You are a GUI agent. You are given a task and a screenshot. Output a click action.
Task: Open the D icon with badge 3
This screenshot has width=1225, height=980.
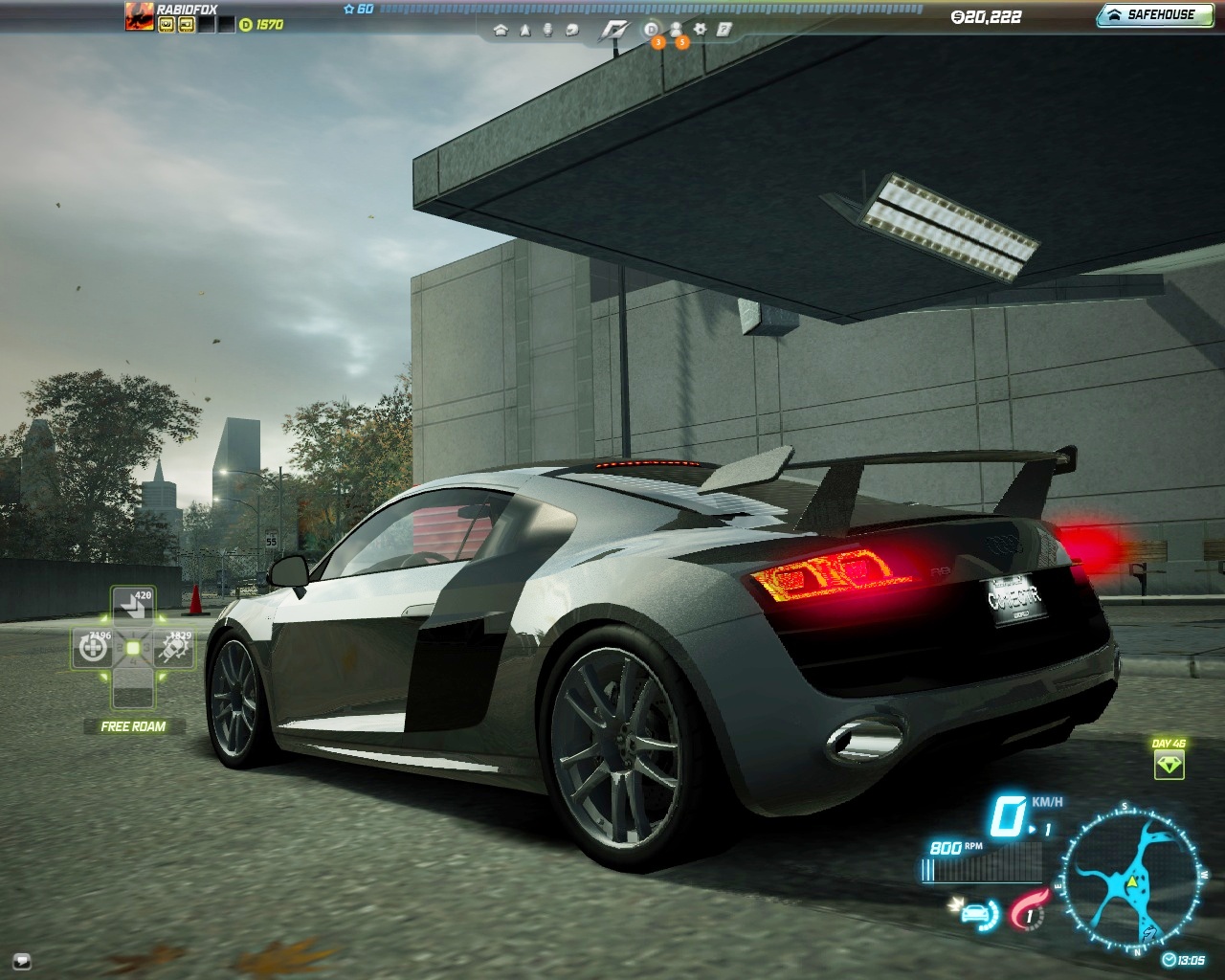(652, 30)
